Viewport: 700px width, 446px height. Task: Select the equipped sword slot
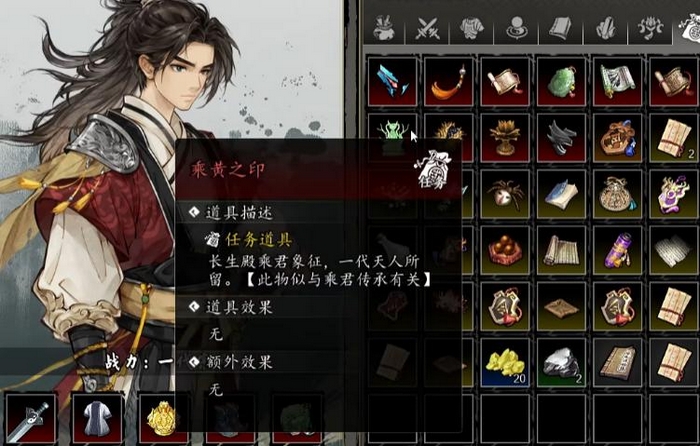click(28, 419)
